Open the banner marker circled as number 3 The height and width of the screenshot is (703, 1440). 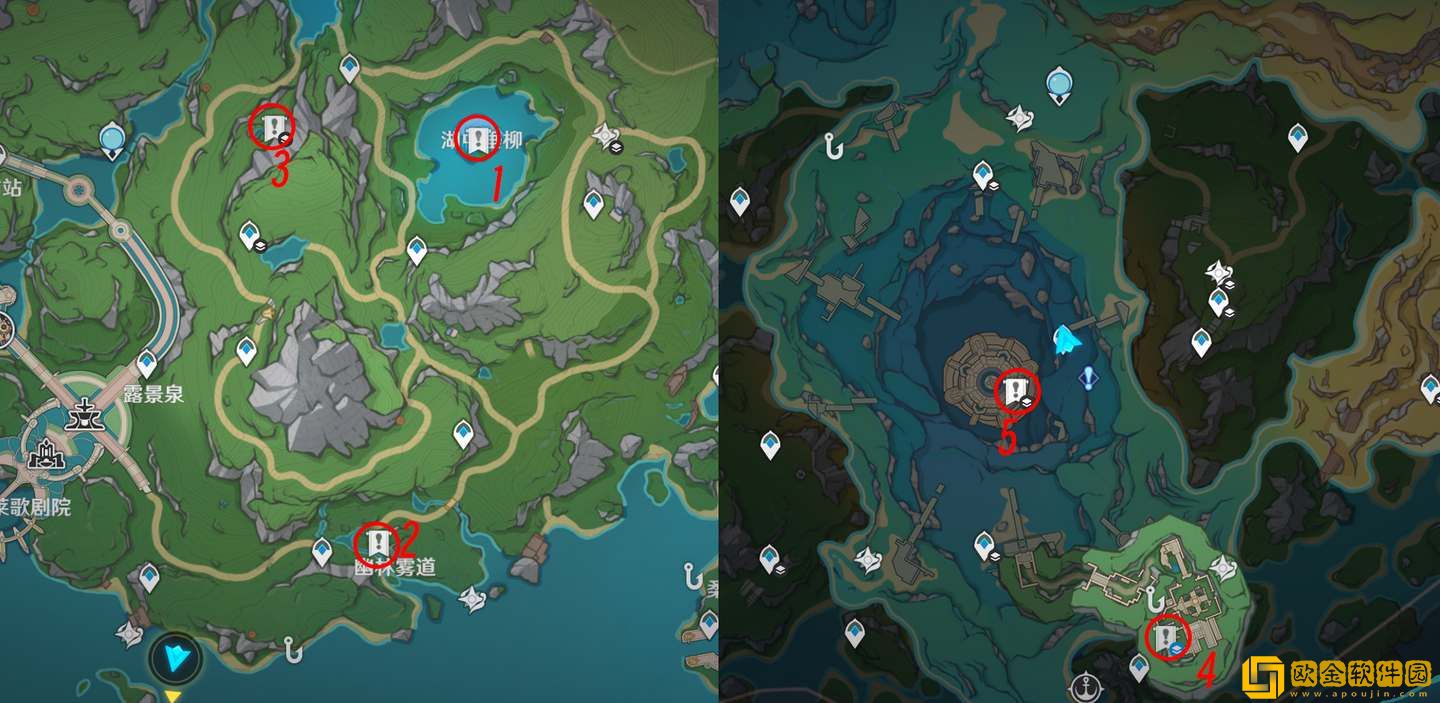[272, 127]
